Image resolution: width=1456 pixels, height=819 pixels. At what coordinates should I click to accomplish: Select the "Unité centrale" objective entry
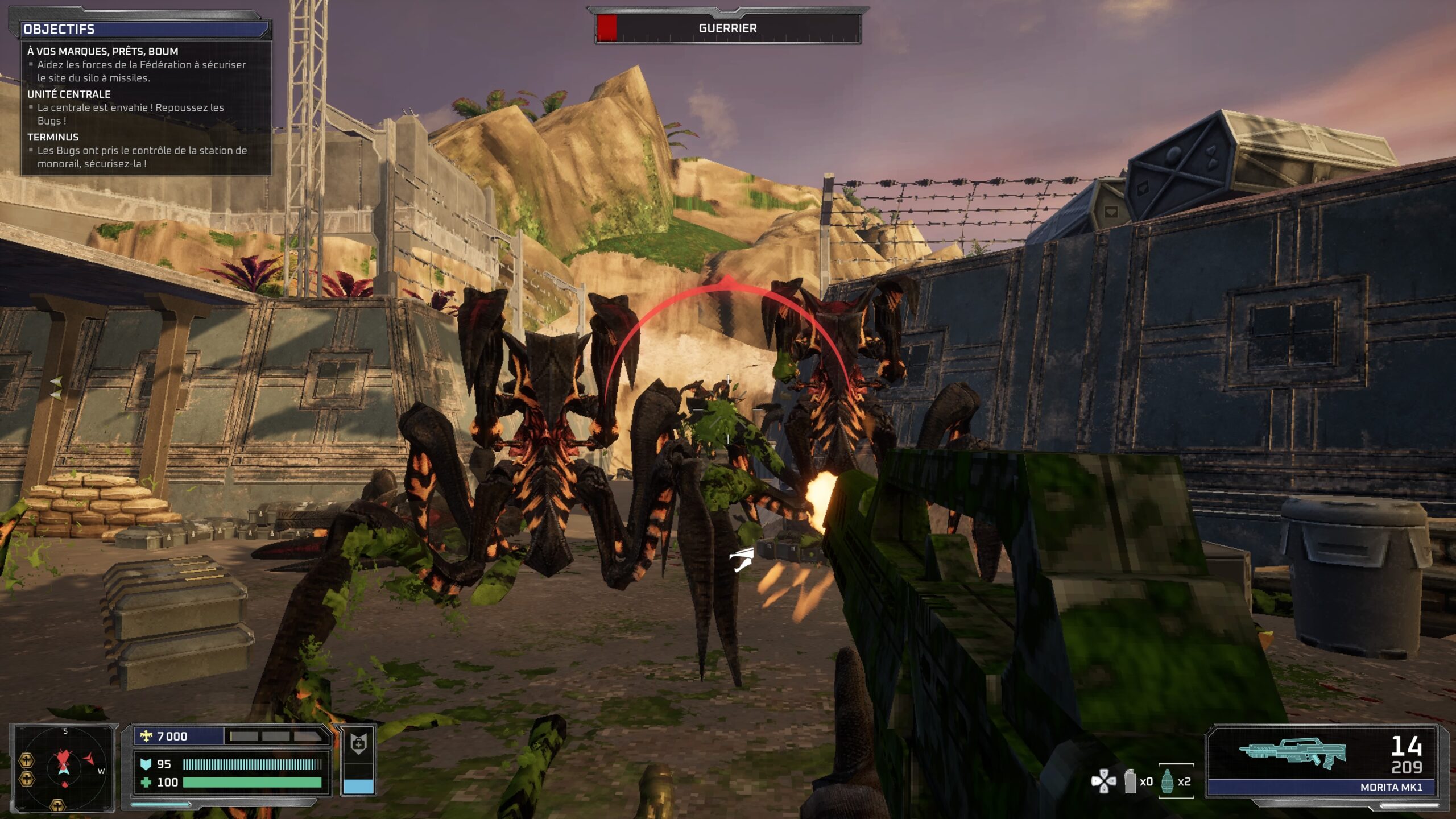(69, 94)
